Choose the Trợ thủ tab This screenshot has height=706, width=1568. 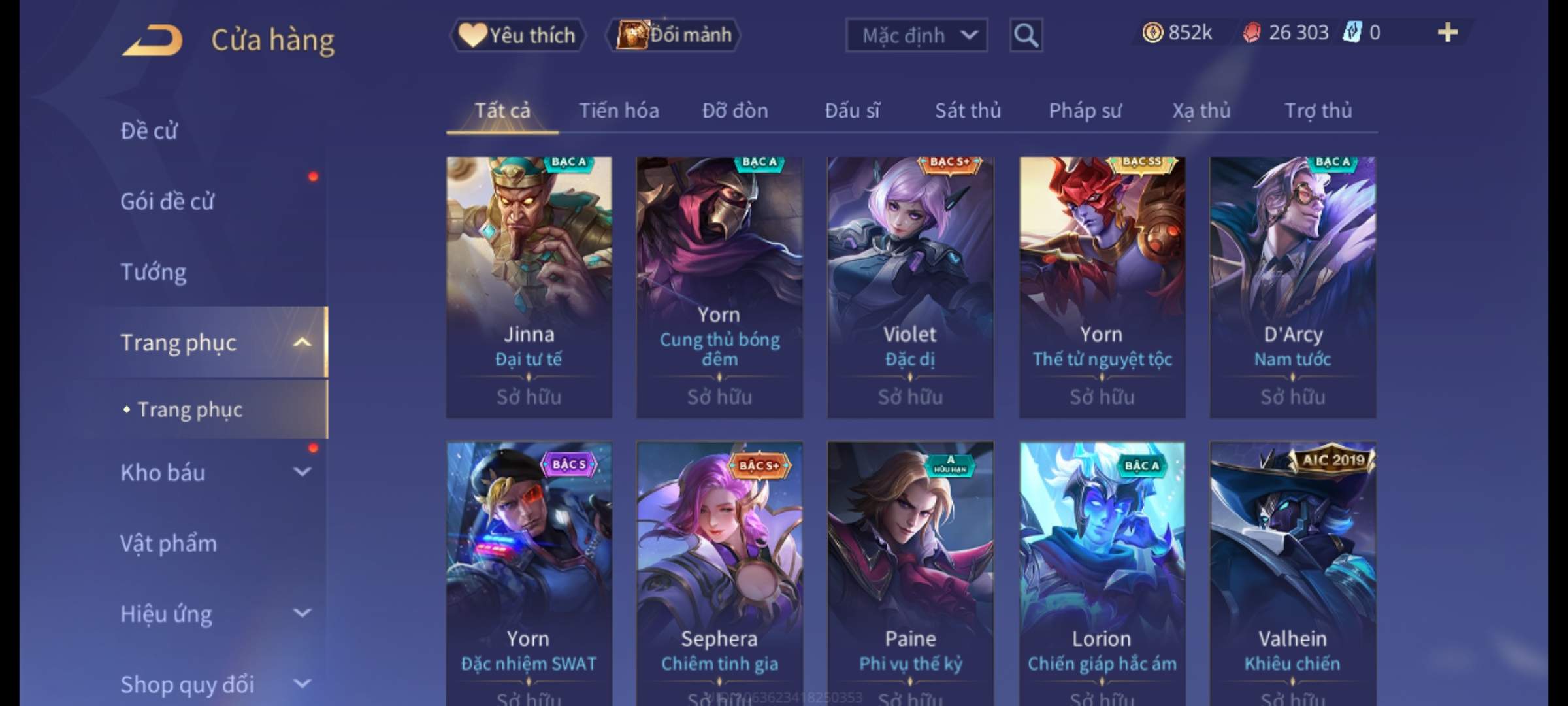tap(1318, 110)
